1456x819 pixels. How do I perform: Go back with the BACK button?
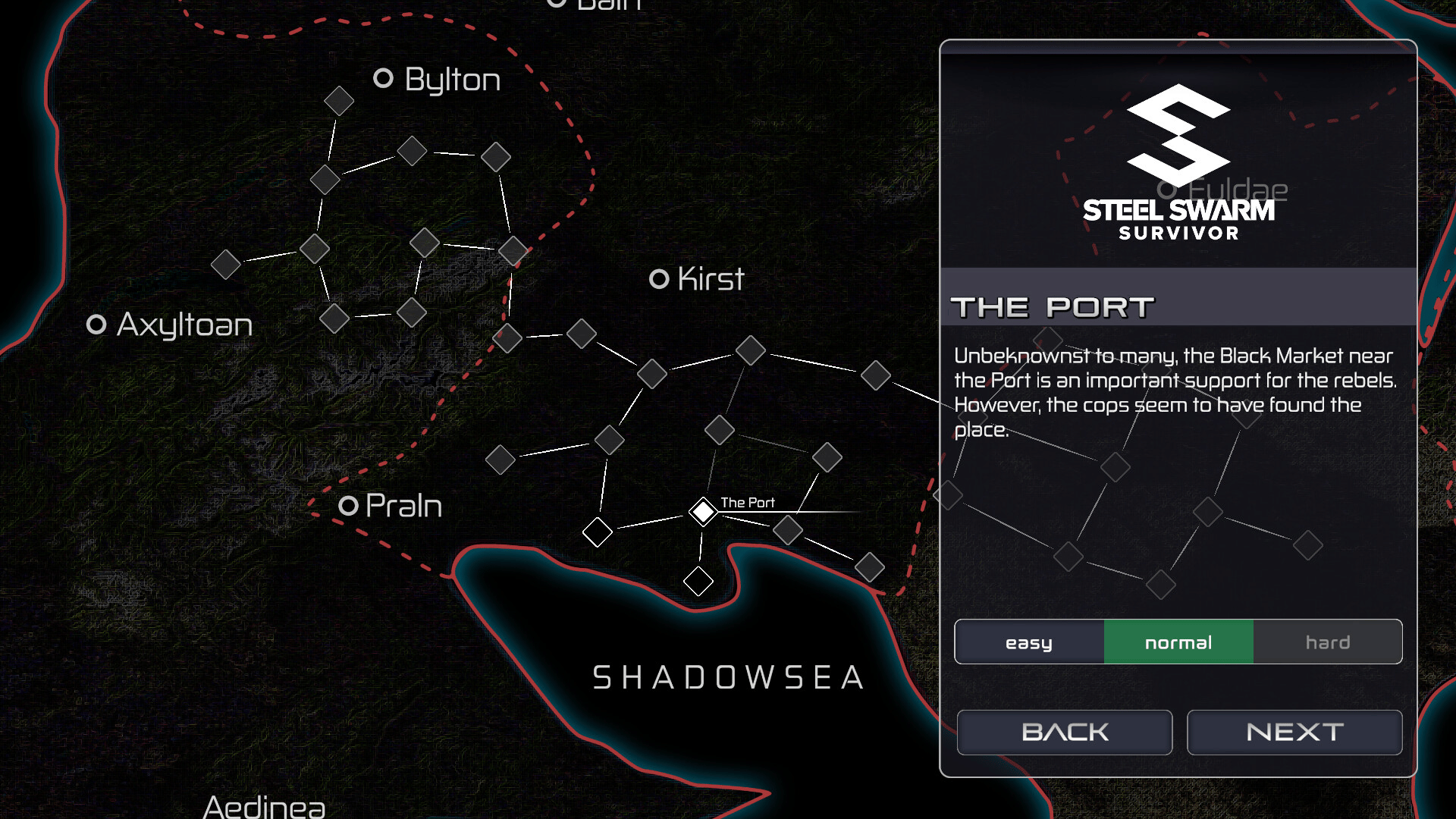pos(1064,732)
